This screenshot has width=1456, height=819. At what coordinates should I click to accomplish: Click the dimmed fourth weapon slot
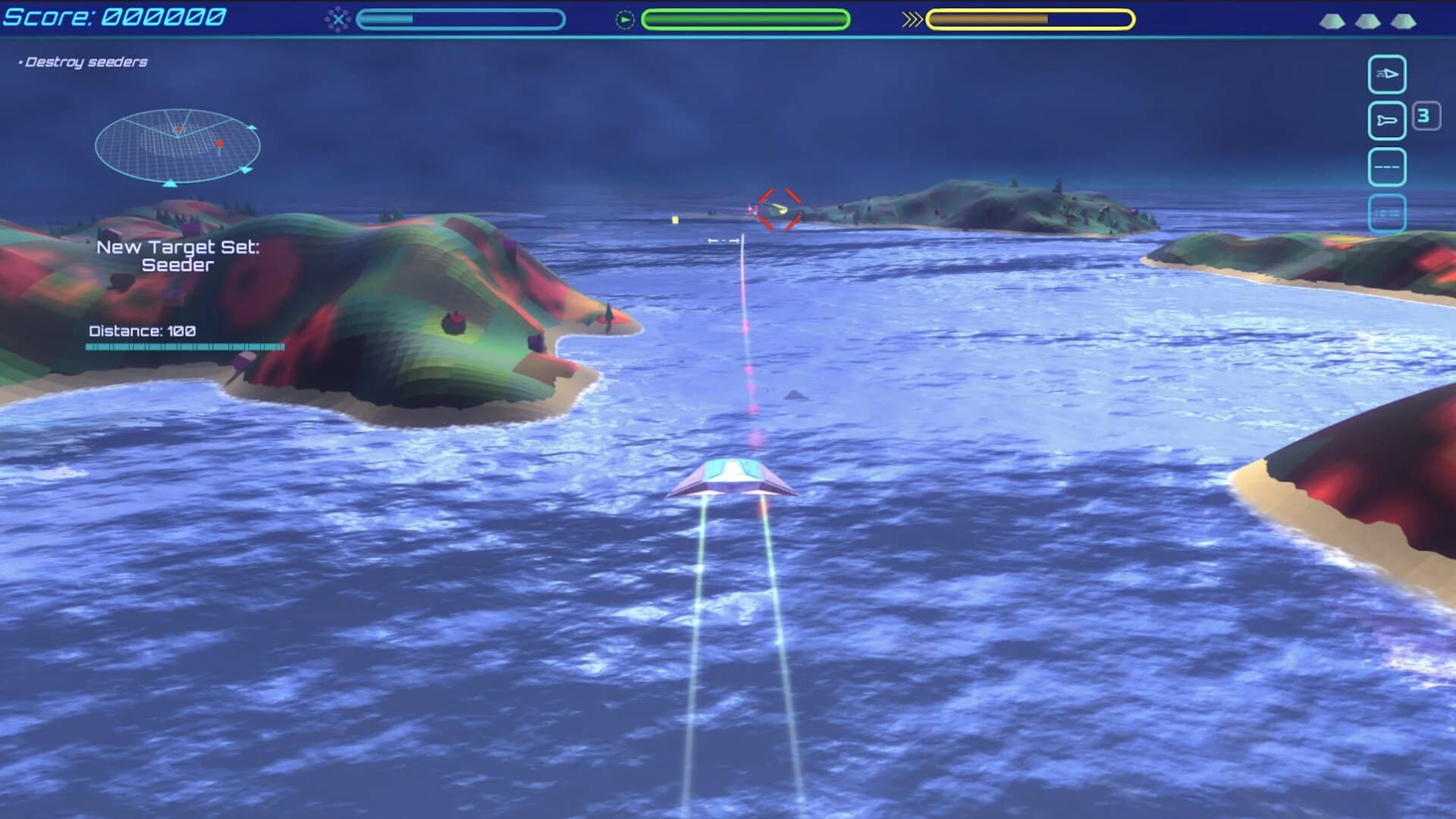point(1387,213)
